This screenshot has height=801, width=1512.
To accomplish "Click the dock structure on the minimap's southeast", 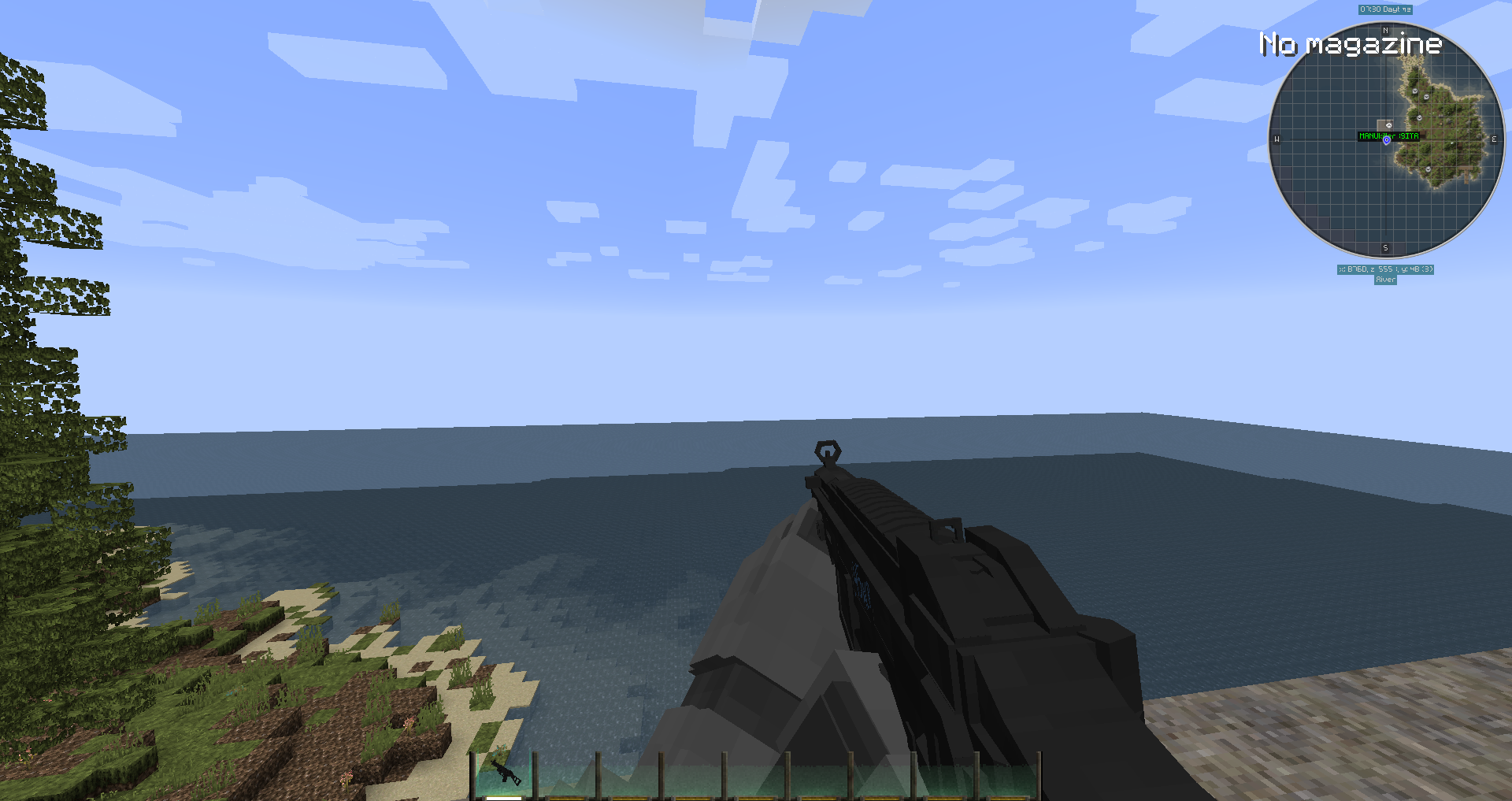I will coord(1466,175).
